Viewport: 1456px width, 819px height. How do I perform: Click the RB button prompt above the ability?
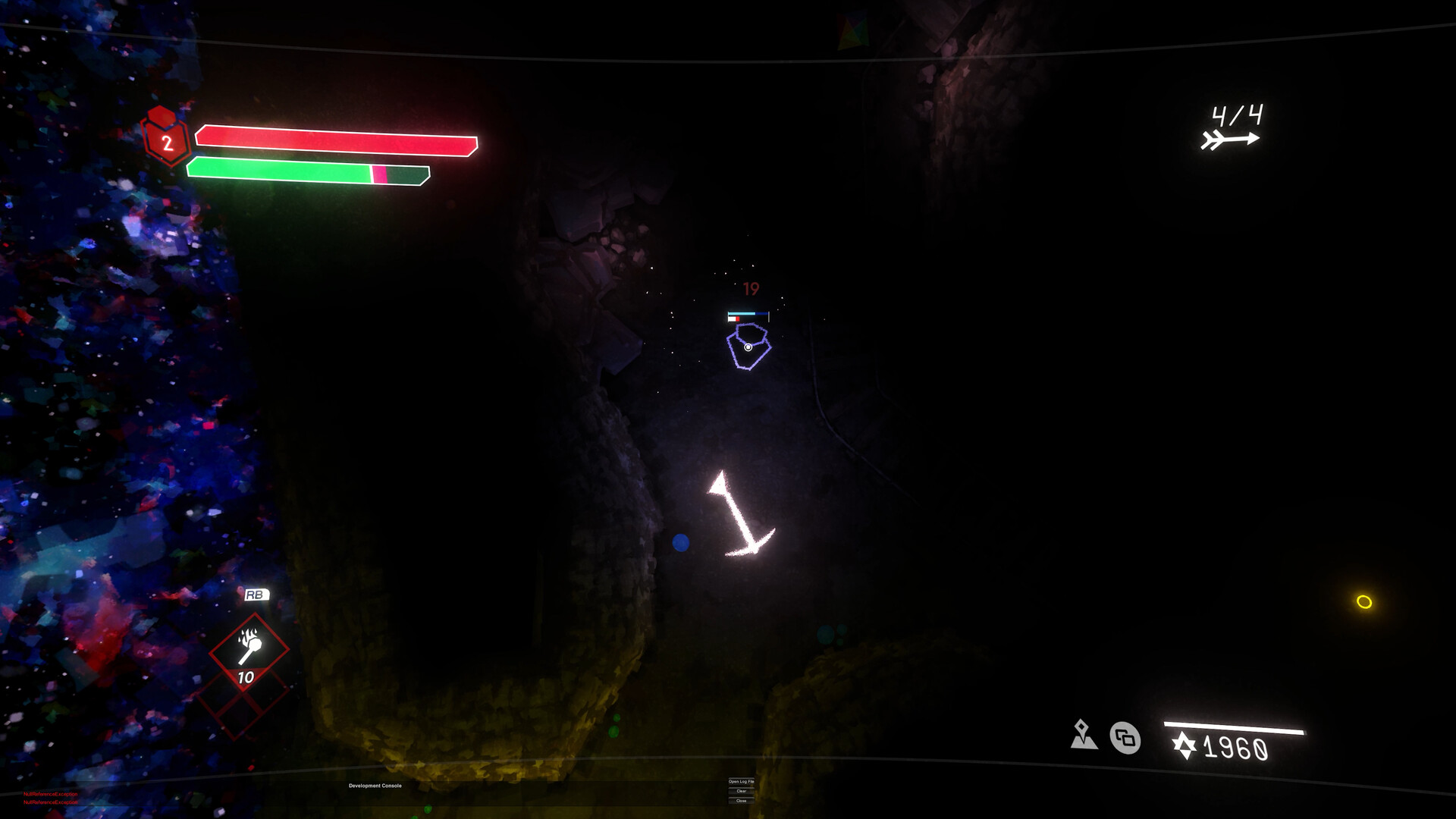tap(256, 595)
